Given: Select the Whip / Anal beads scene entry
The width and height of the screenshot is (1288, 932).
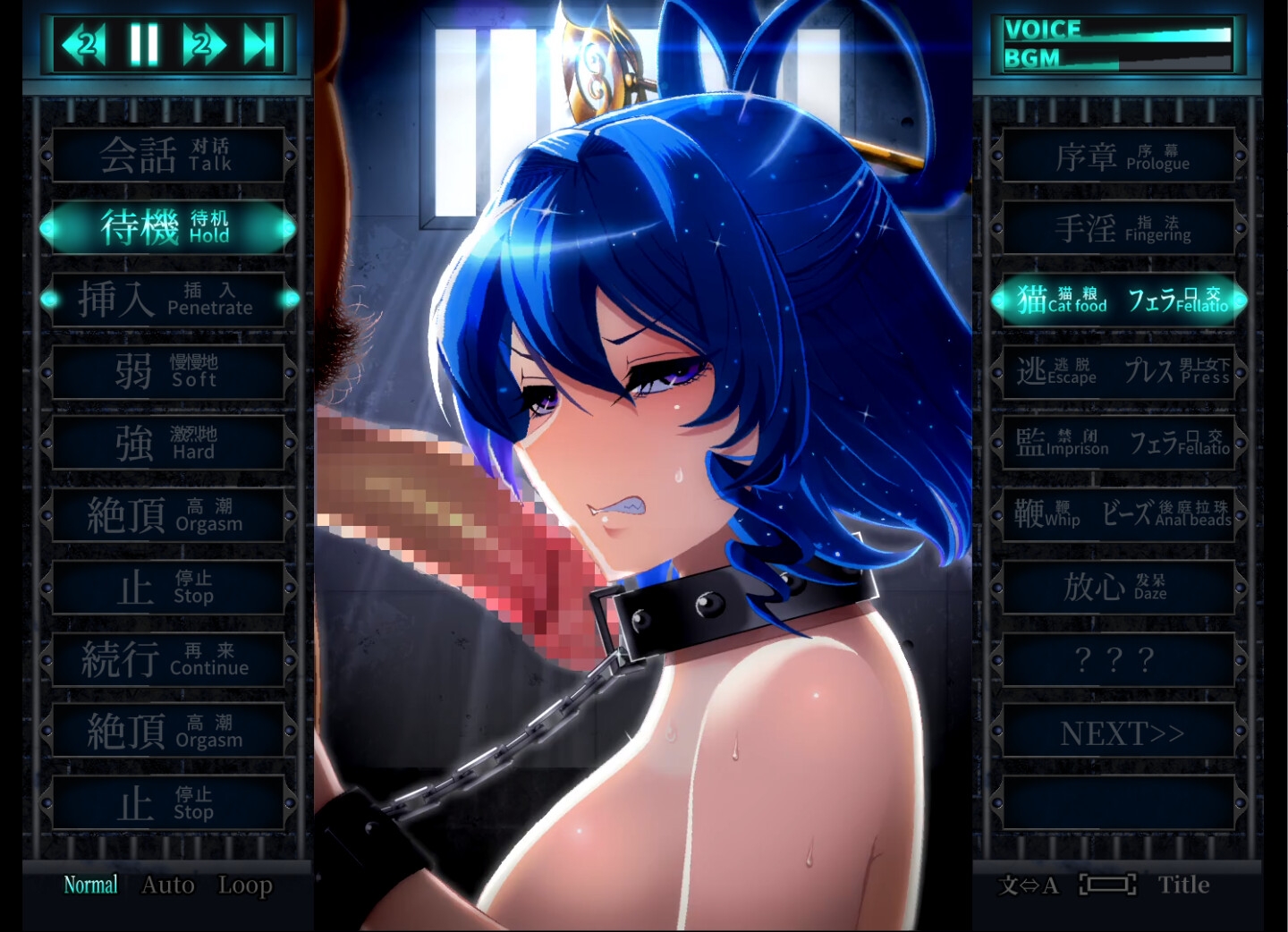Looking at the screenshot, I should click(x=1119, y=516).
